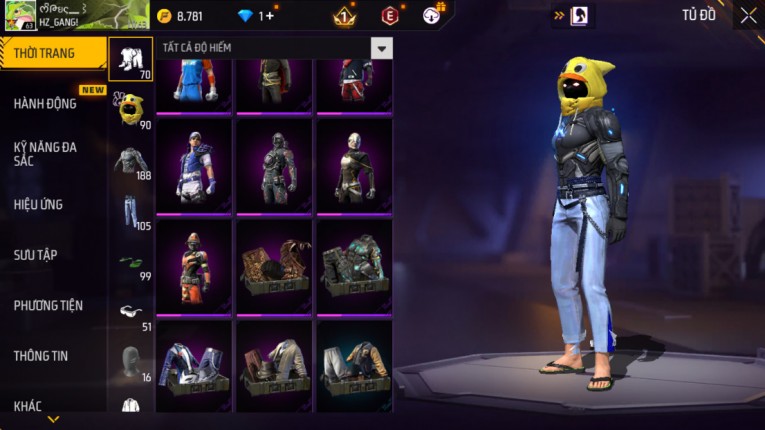Open Kỹ Năng Đa Sắc section
The width and height of the screenshot is (765, 430).
tap(45, 154)
